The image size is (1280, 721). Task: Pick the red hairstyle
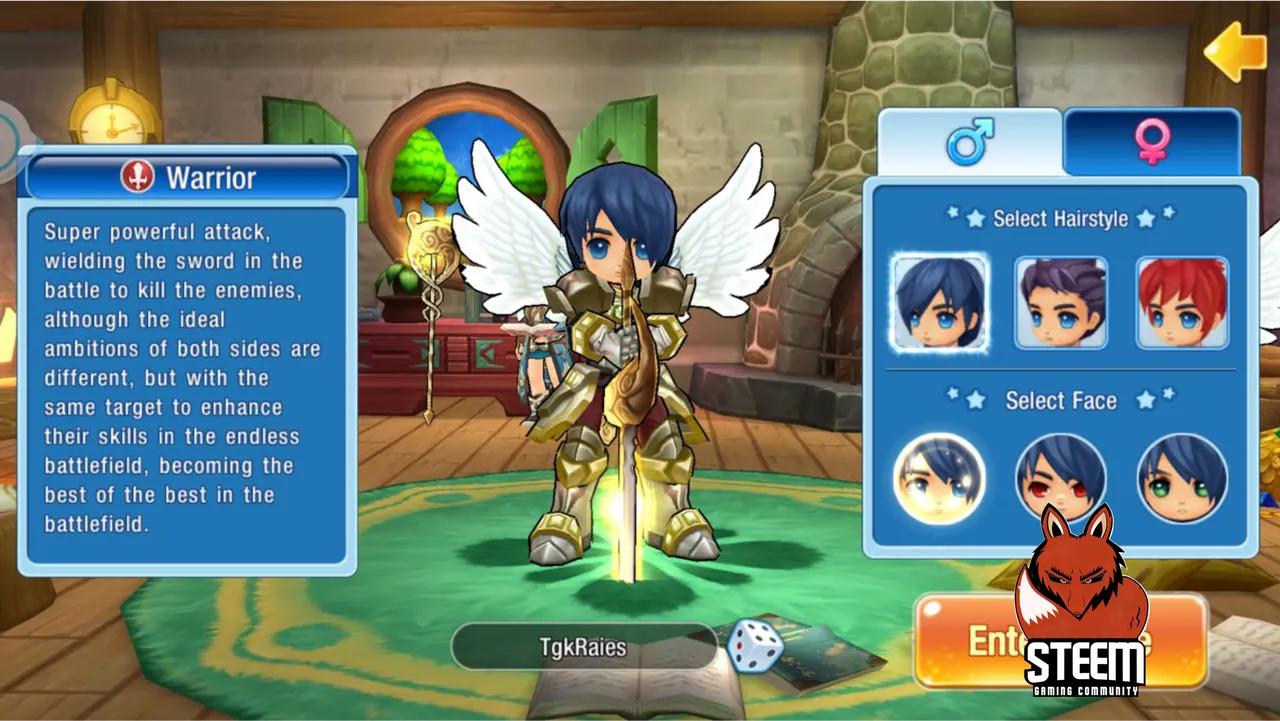click(1182, 303)
